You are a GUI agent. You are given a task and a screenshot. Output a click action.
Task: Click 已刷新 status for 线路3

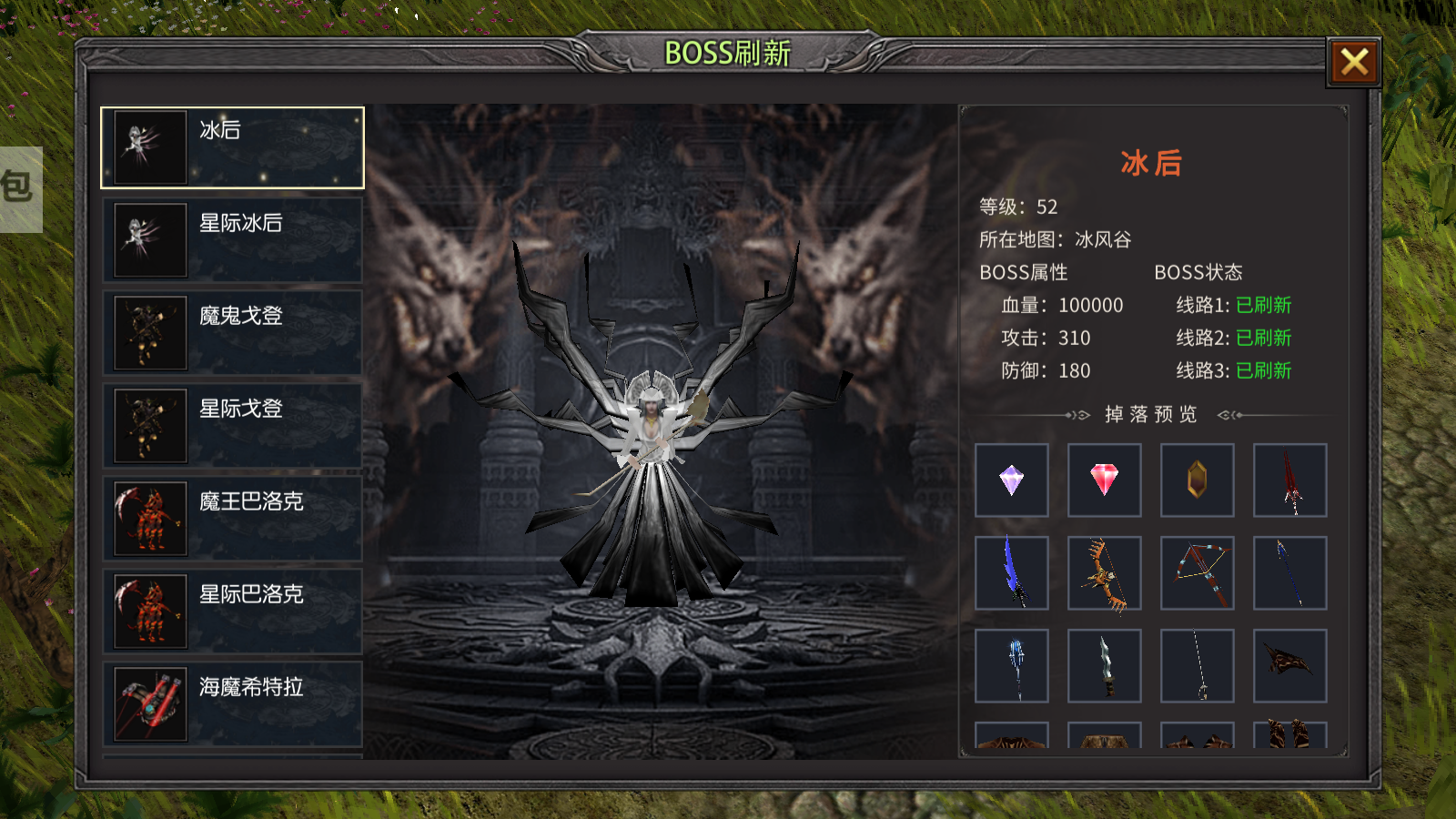click(x=1263, y=371)
